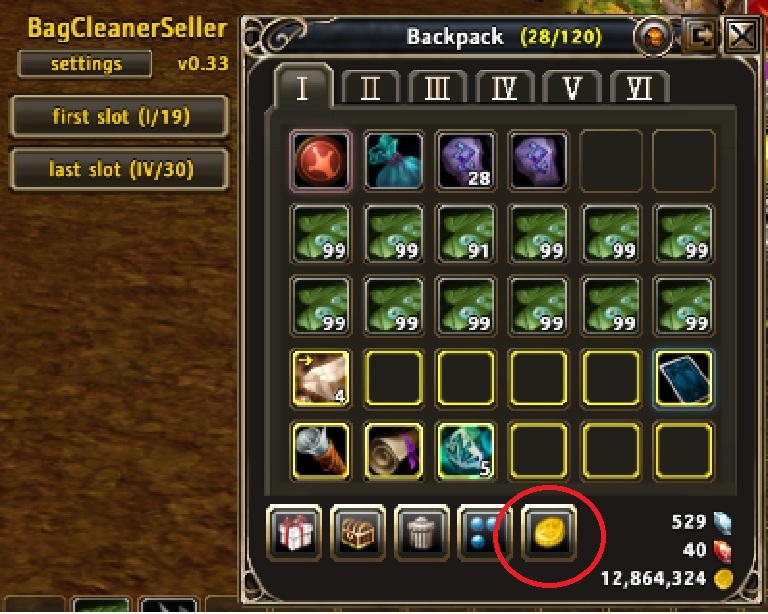The width and height of the screenshot is (768, 614).
Task: Choose the rolled scroll item
Action: pos(394,450)
